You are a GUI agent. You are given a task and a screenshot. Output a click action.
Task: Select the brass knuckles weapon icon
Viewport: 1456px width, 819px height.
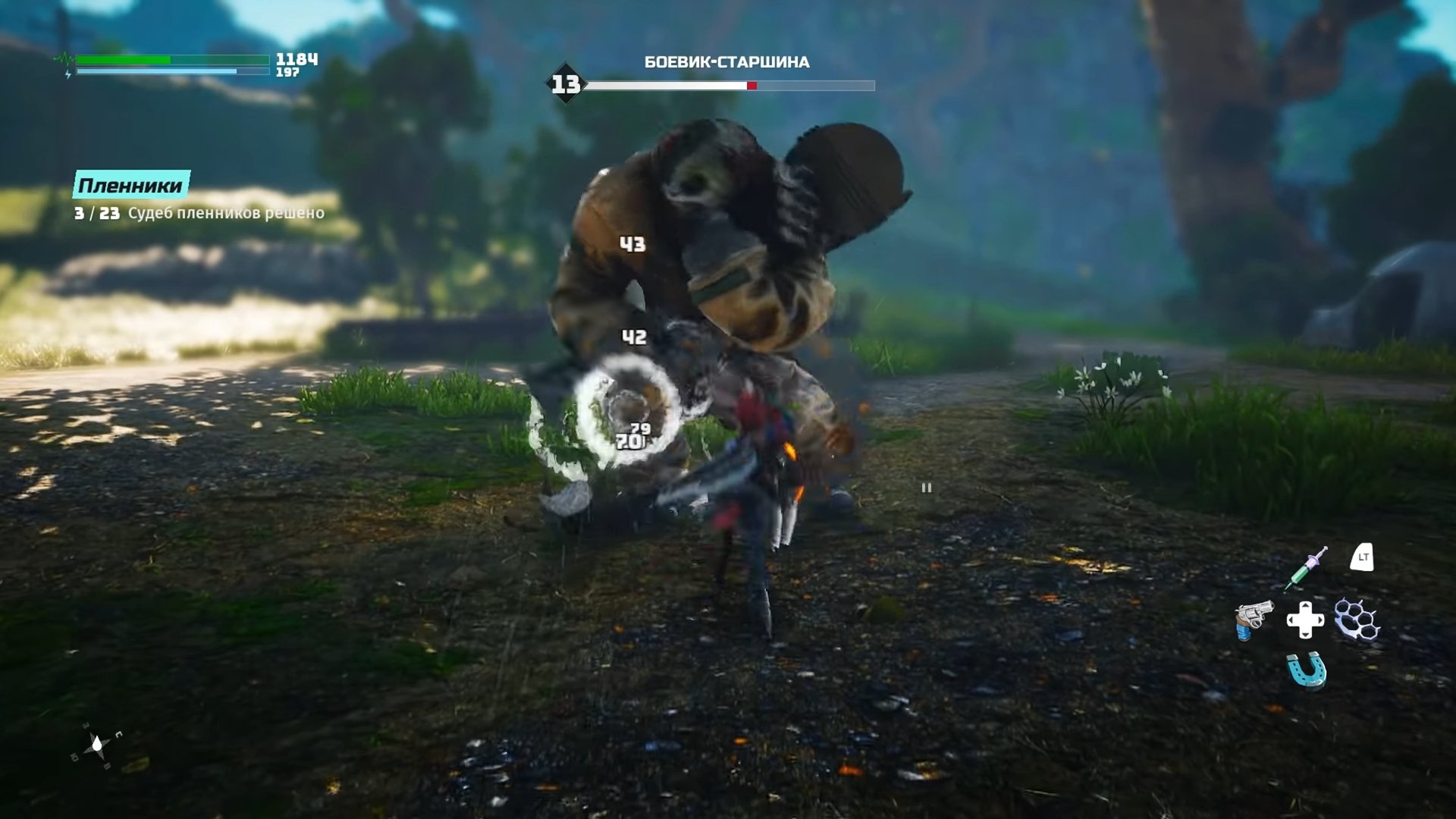coord(1357,620)
